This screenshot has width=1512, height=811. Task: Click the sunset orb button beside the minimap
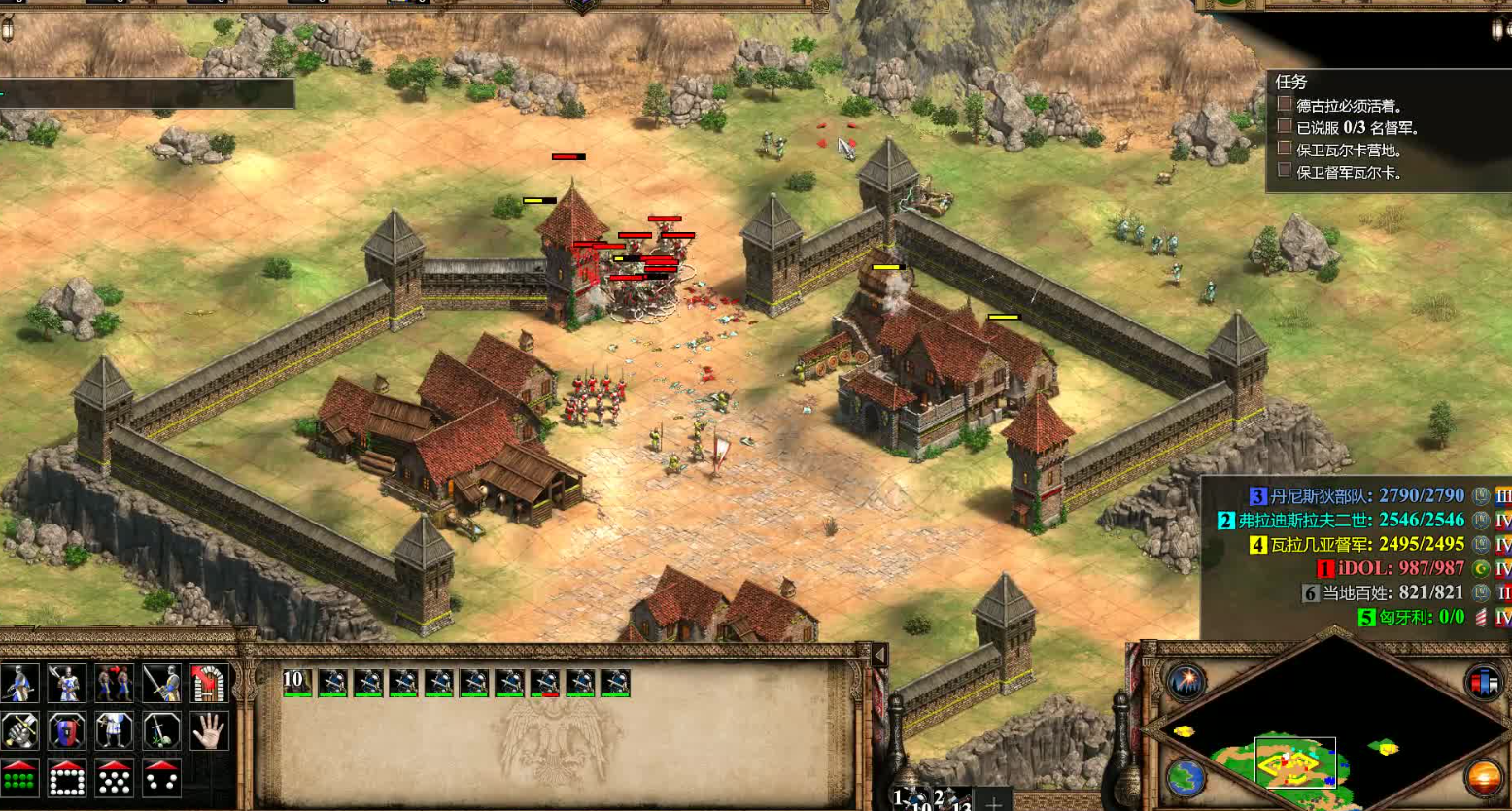click(1484, 778)
